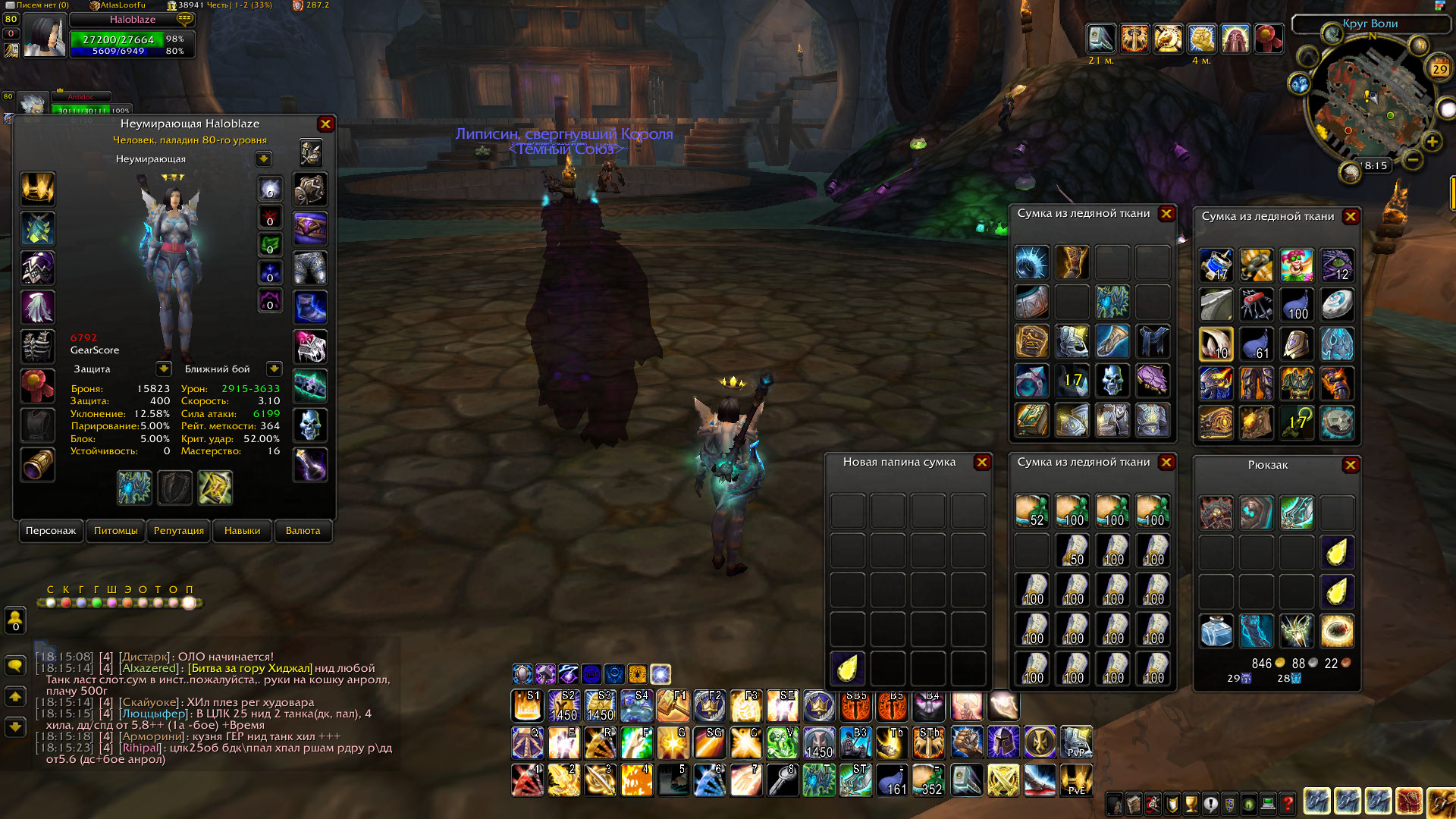Screen dimensions: 1456x819
Task: Zoom in the minimap with plus button
Action: pyautogui.click(x=1432, y=142)
